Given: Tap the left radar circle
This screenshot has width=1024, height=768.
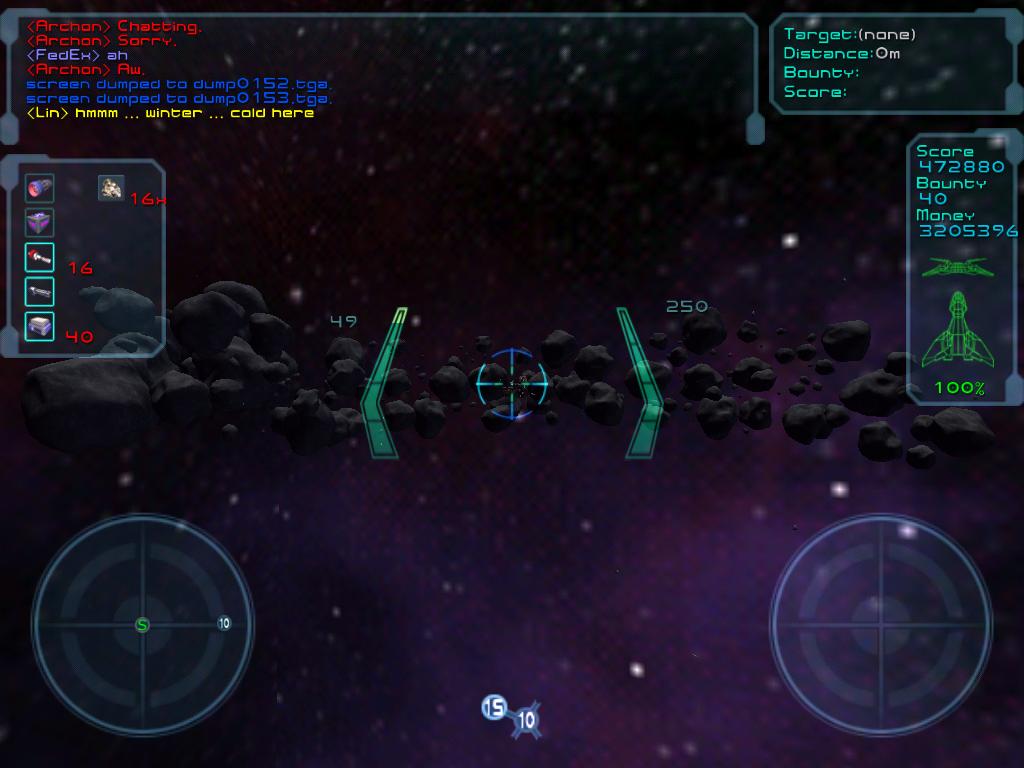Looking at the screenshot, I should [142, 625].
